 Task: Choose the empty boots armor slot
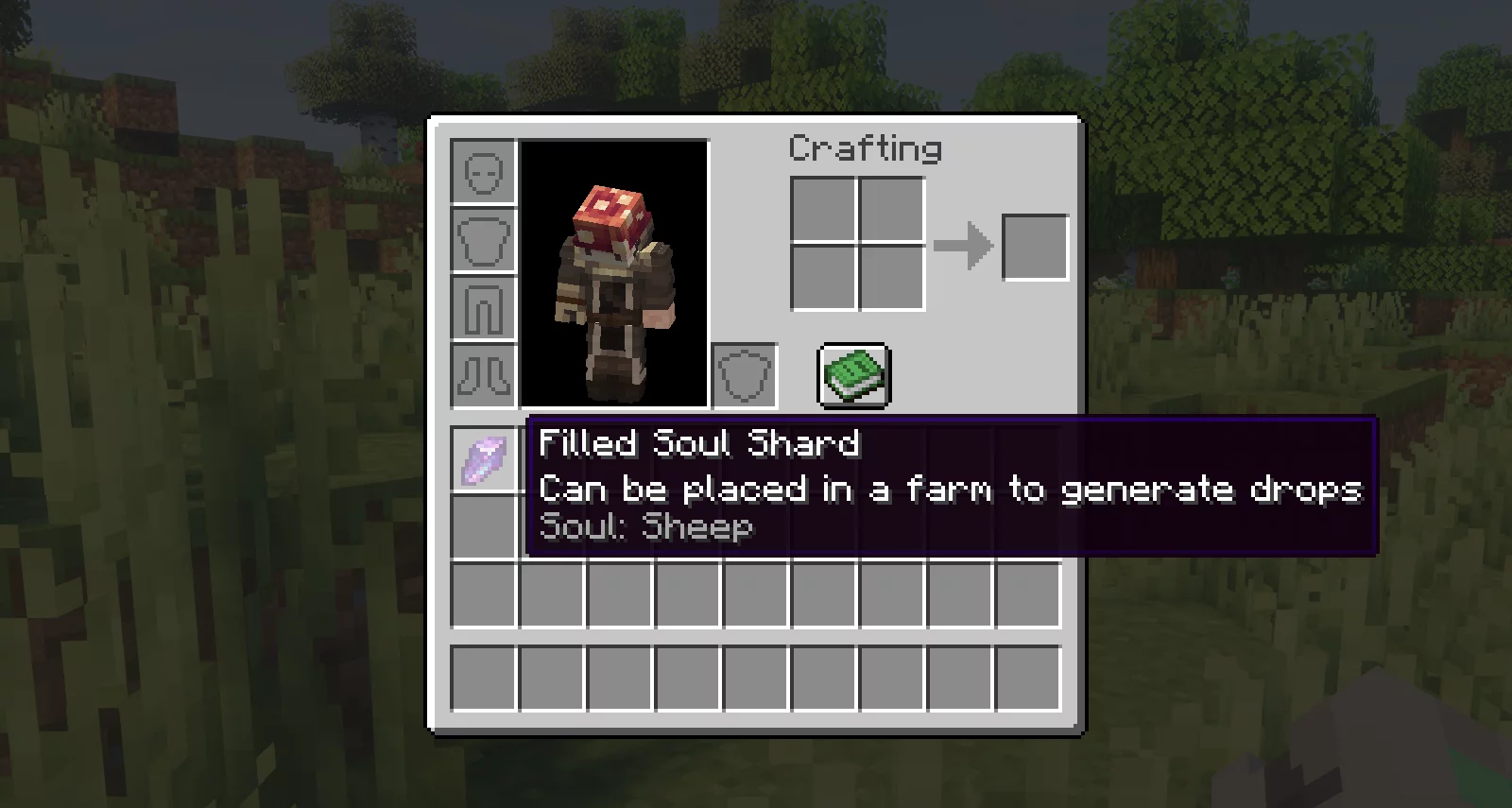pos(484,375)
